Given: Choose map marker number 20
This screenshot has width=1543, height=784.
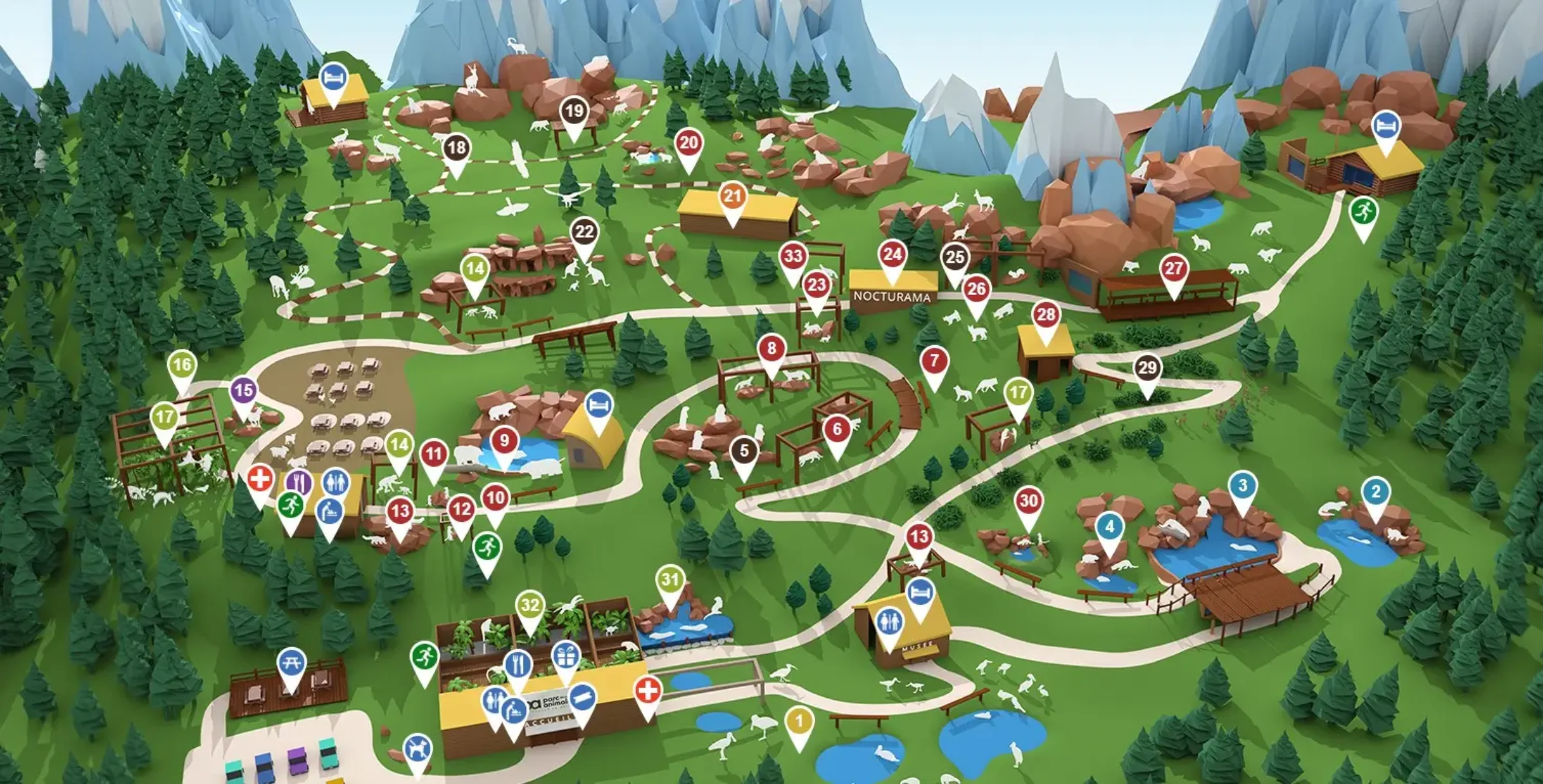Looking at the screenshot, I should coord(689,143).
